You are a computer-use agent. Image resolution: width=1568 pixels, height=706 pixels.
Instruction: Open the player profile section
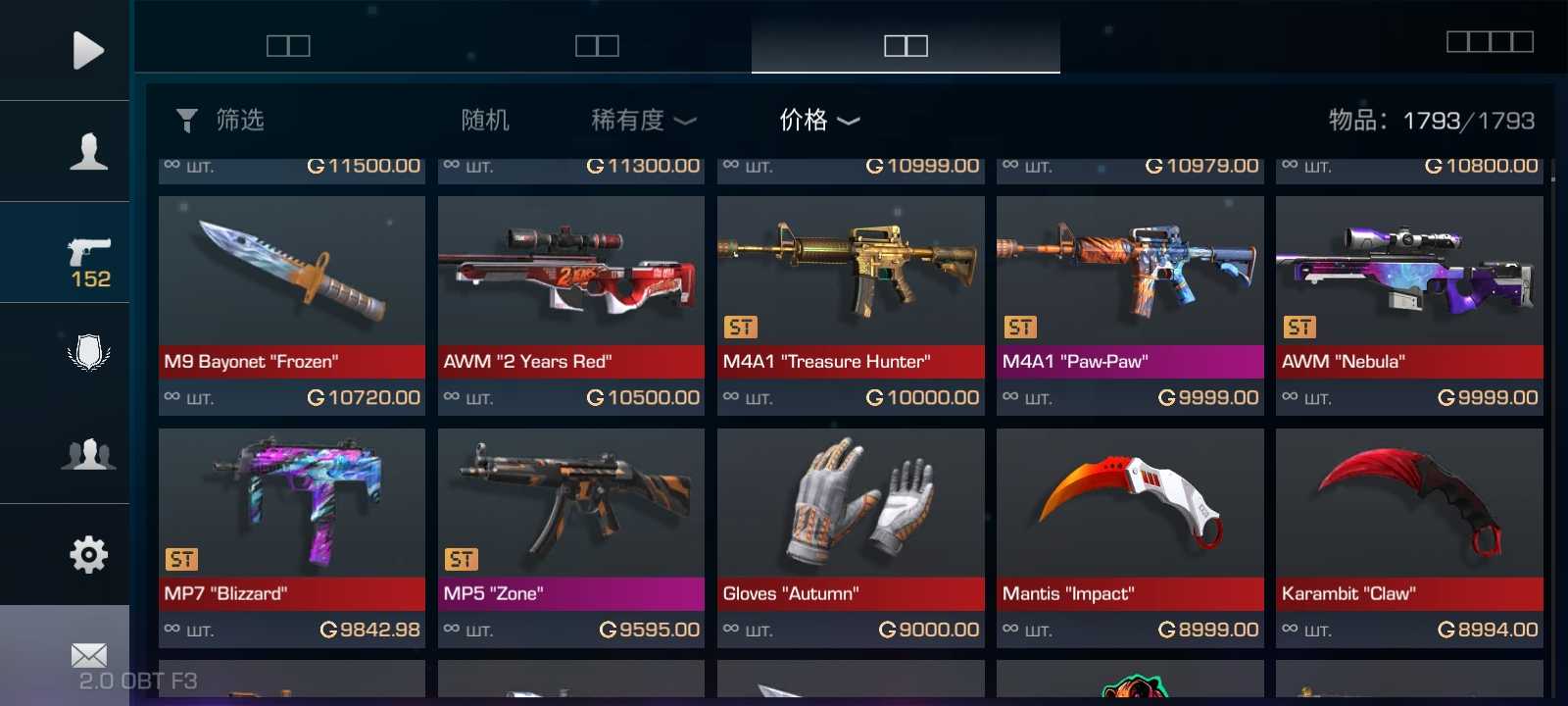click(x=88, y=151)
